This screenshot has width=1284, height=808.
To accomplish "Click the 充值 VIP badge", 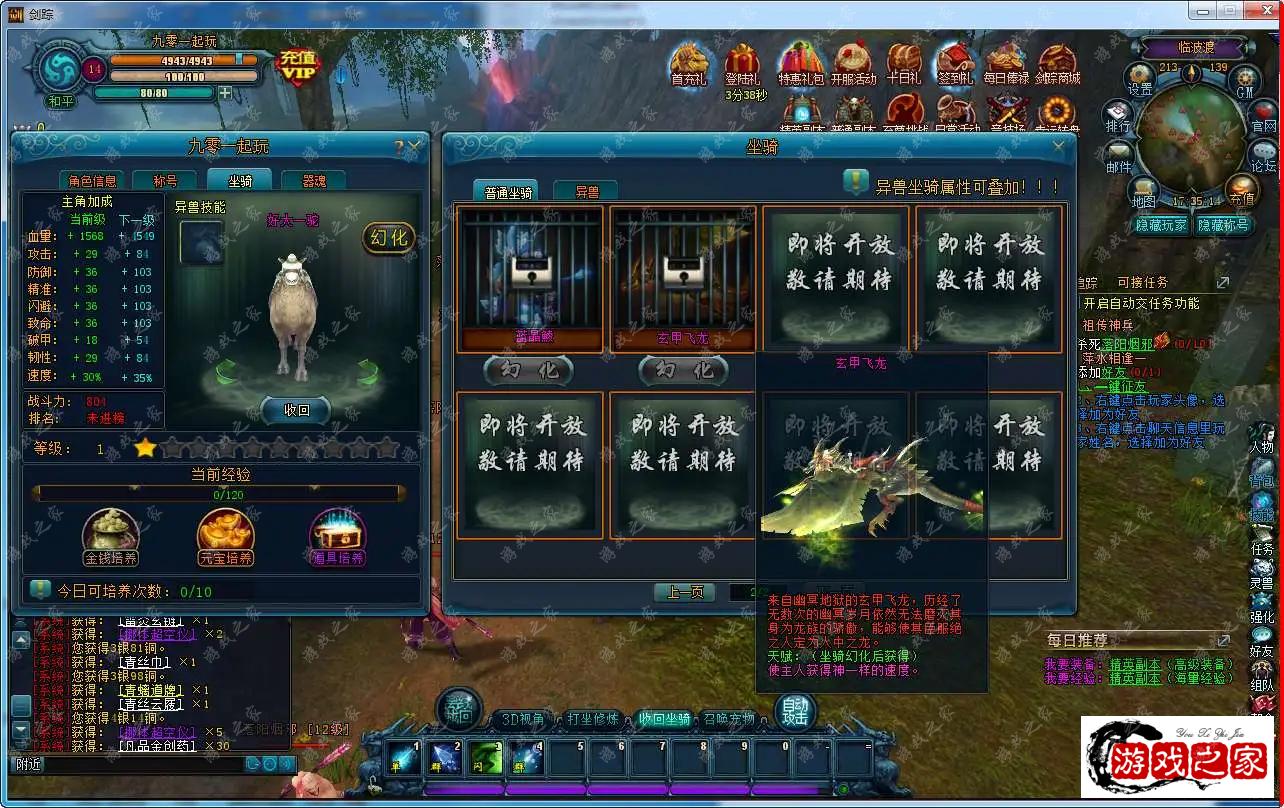I will [298, 62].
